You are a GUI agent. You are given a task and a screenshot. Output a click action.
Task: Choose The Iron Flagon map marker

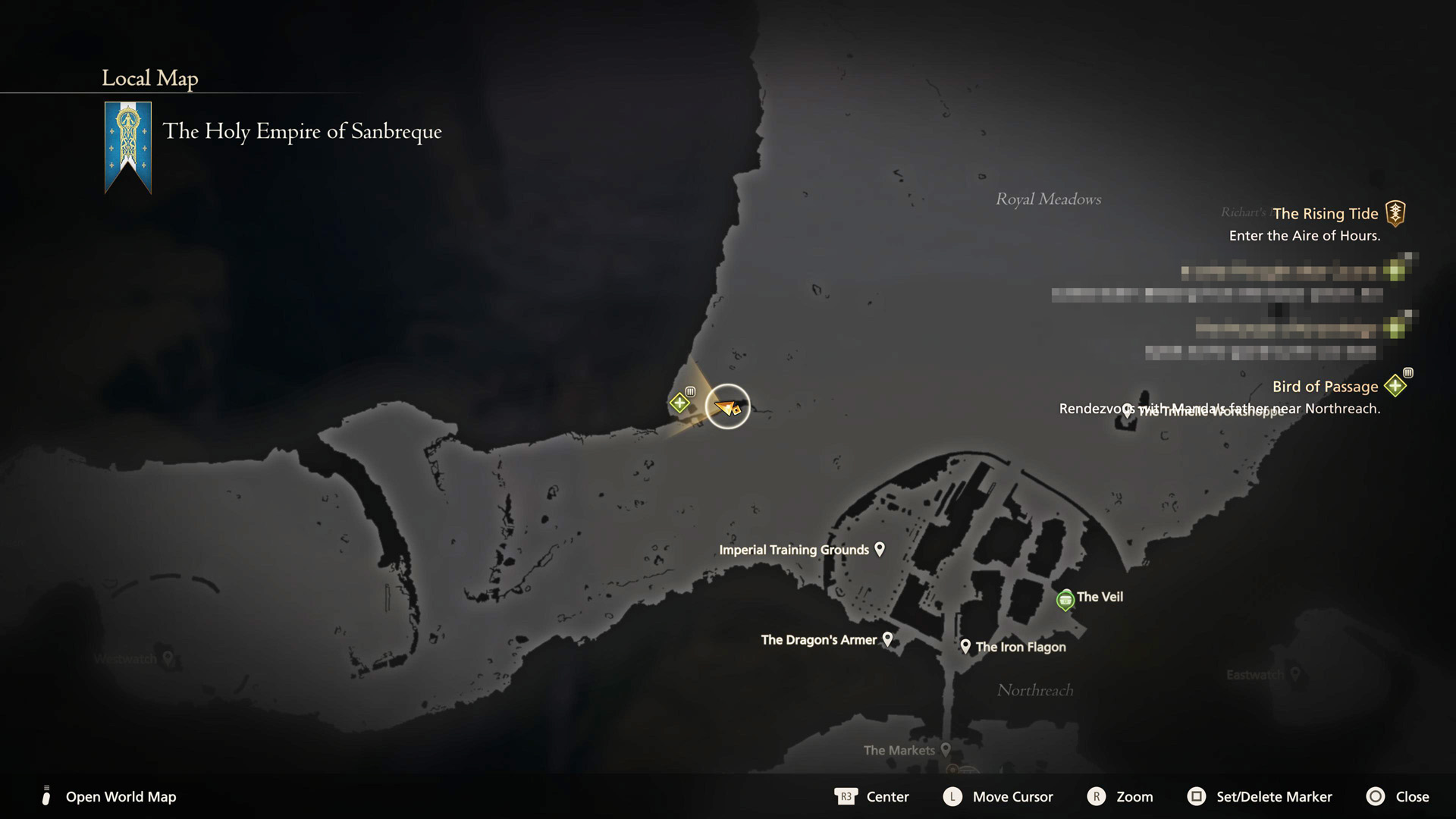point(965,646)
